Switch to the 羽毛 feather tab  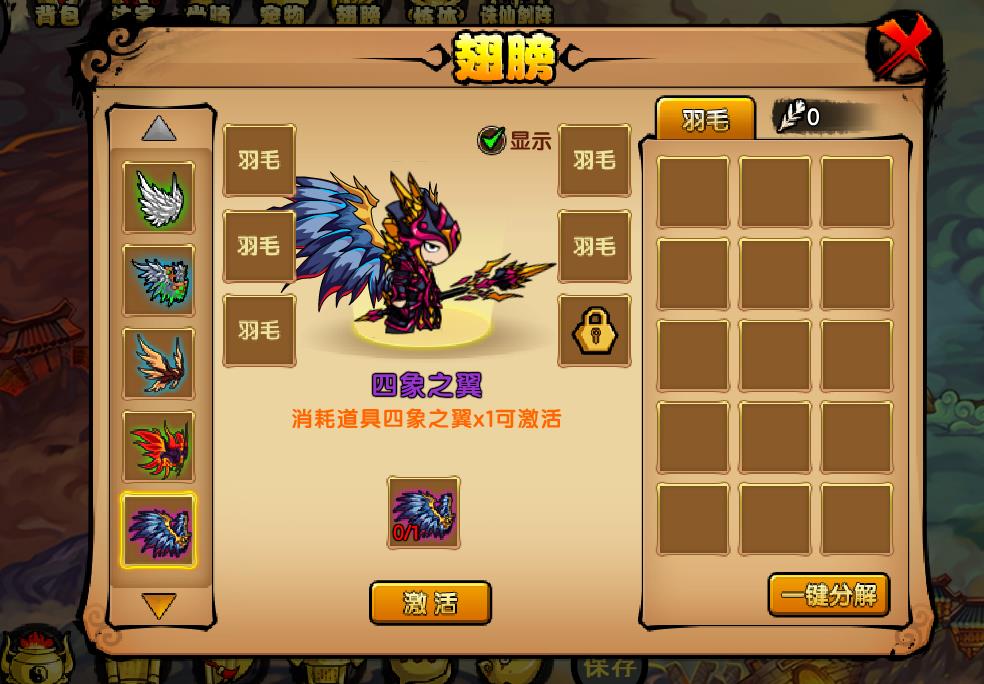(705, 120)
